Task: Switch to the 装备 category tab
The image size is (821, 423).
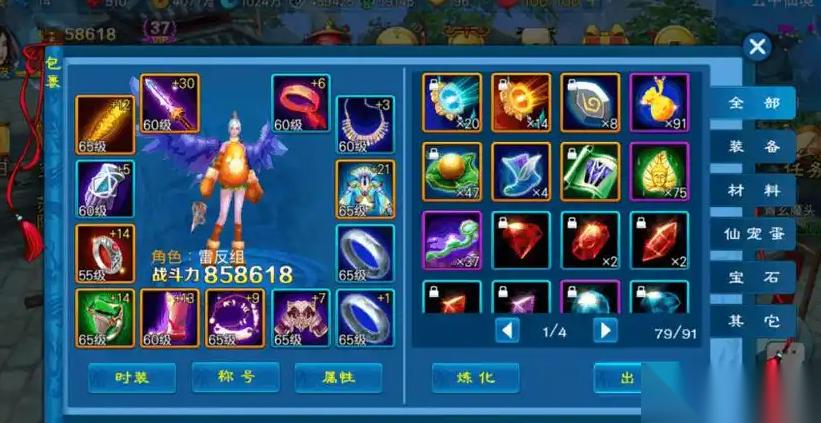Action: (761, 147)
